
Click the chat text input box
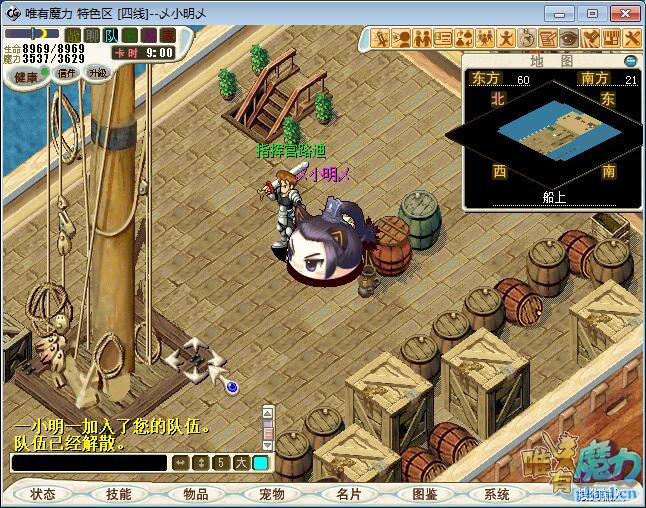88,463
